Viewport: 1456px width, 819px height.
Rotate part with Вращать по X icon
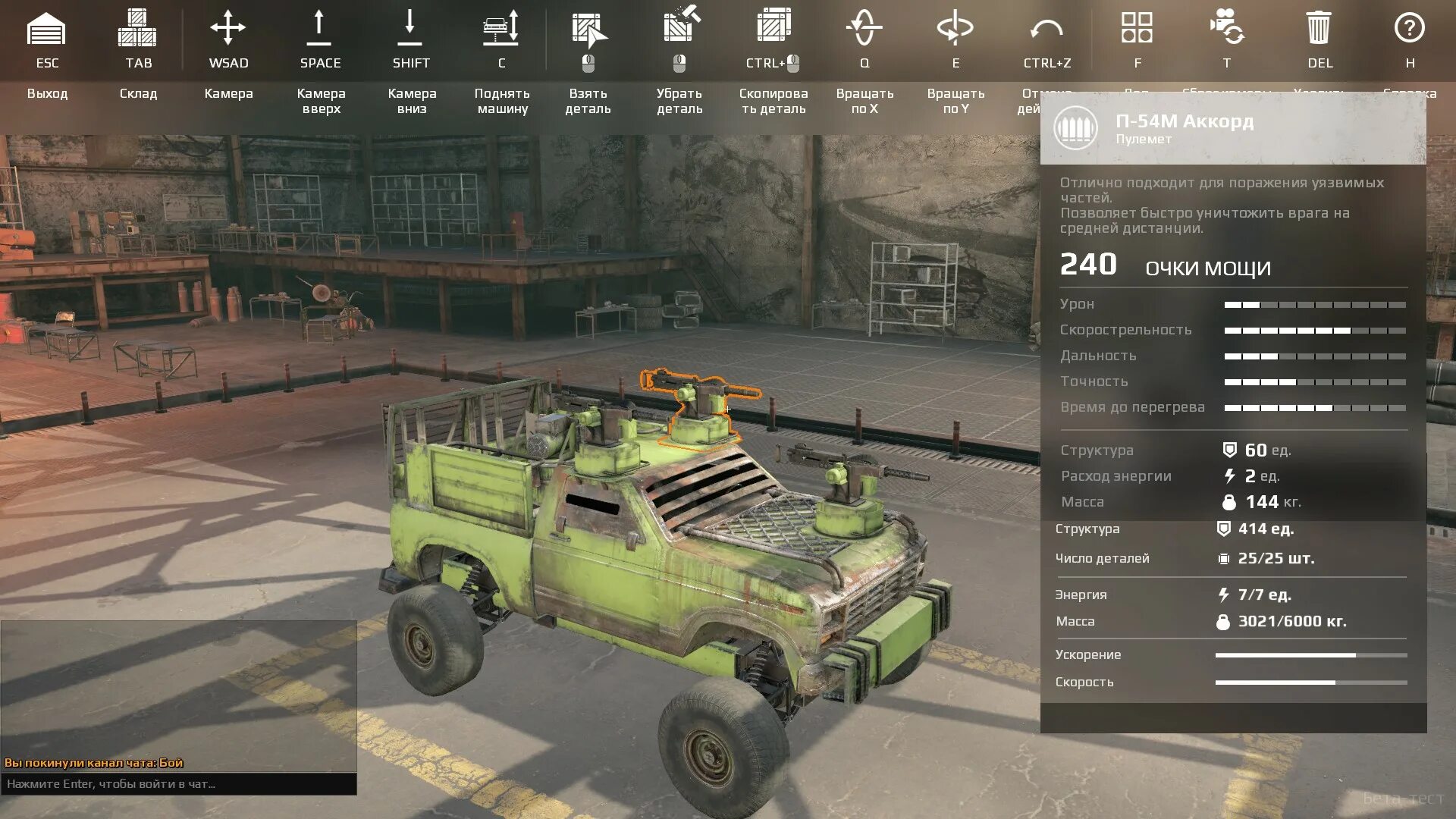click(864, 29)
